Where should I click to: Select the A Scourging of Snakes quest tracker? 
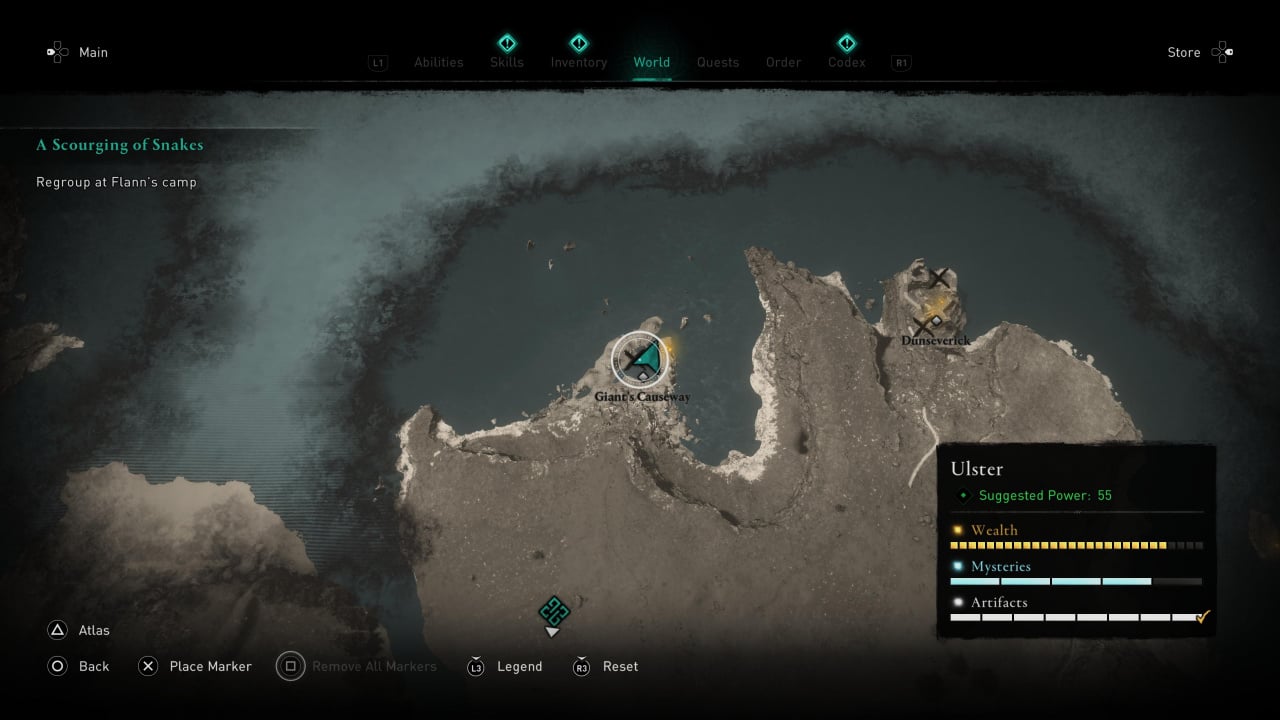pos(120,145)
